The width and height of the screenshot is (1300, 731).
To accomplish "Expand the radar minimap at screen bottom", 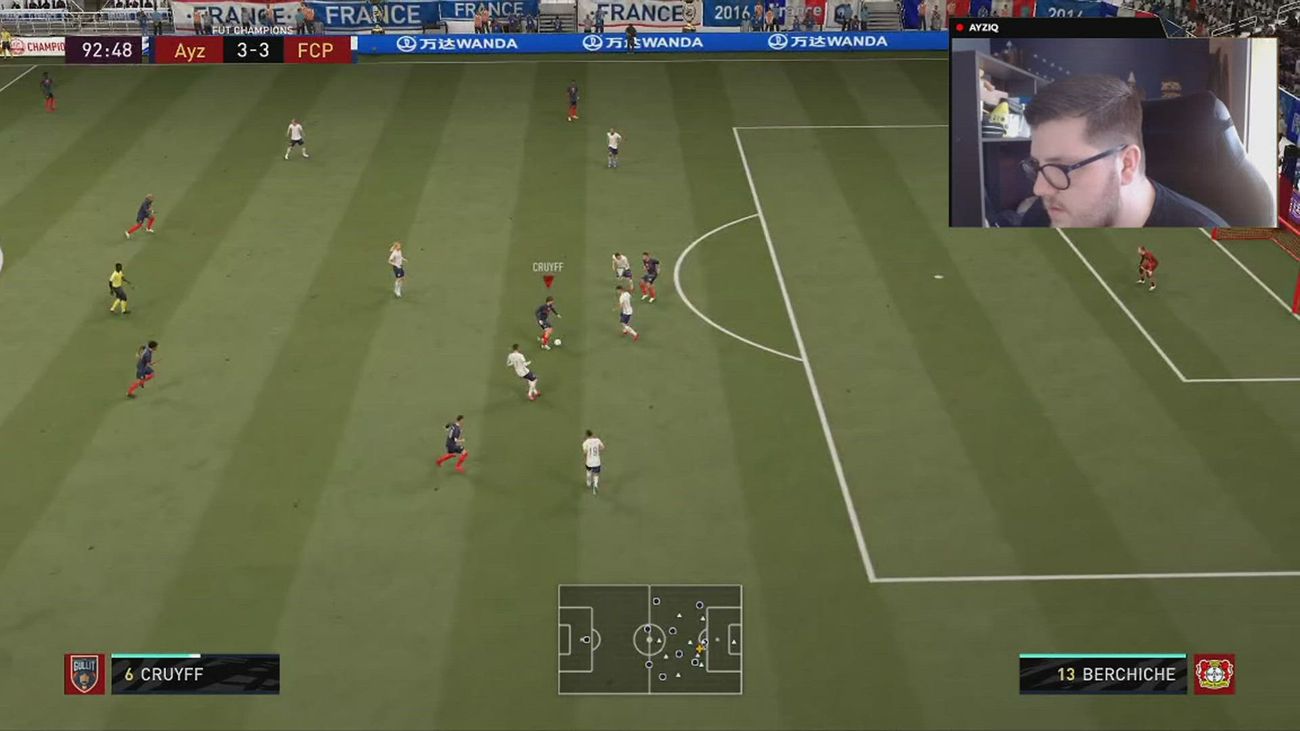I will click(x=650, y=640).
